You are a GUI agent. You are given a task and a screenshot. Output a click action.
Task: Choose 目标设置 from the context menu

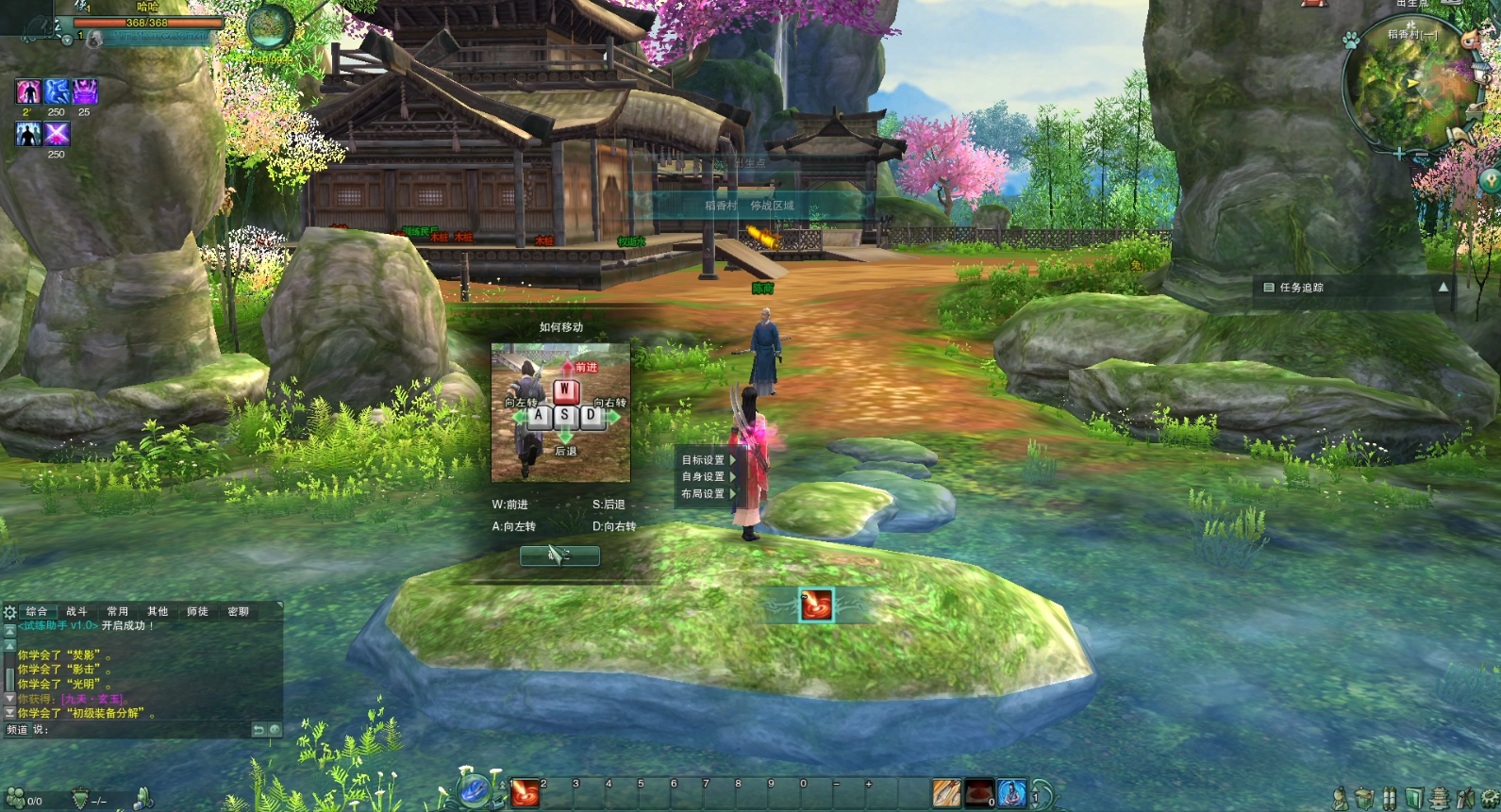click(x=704, y=460)
